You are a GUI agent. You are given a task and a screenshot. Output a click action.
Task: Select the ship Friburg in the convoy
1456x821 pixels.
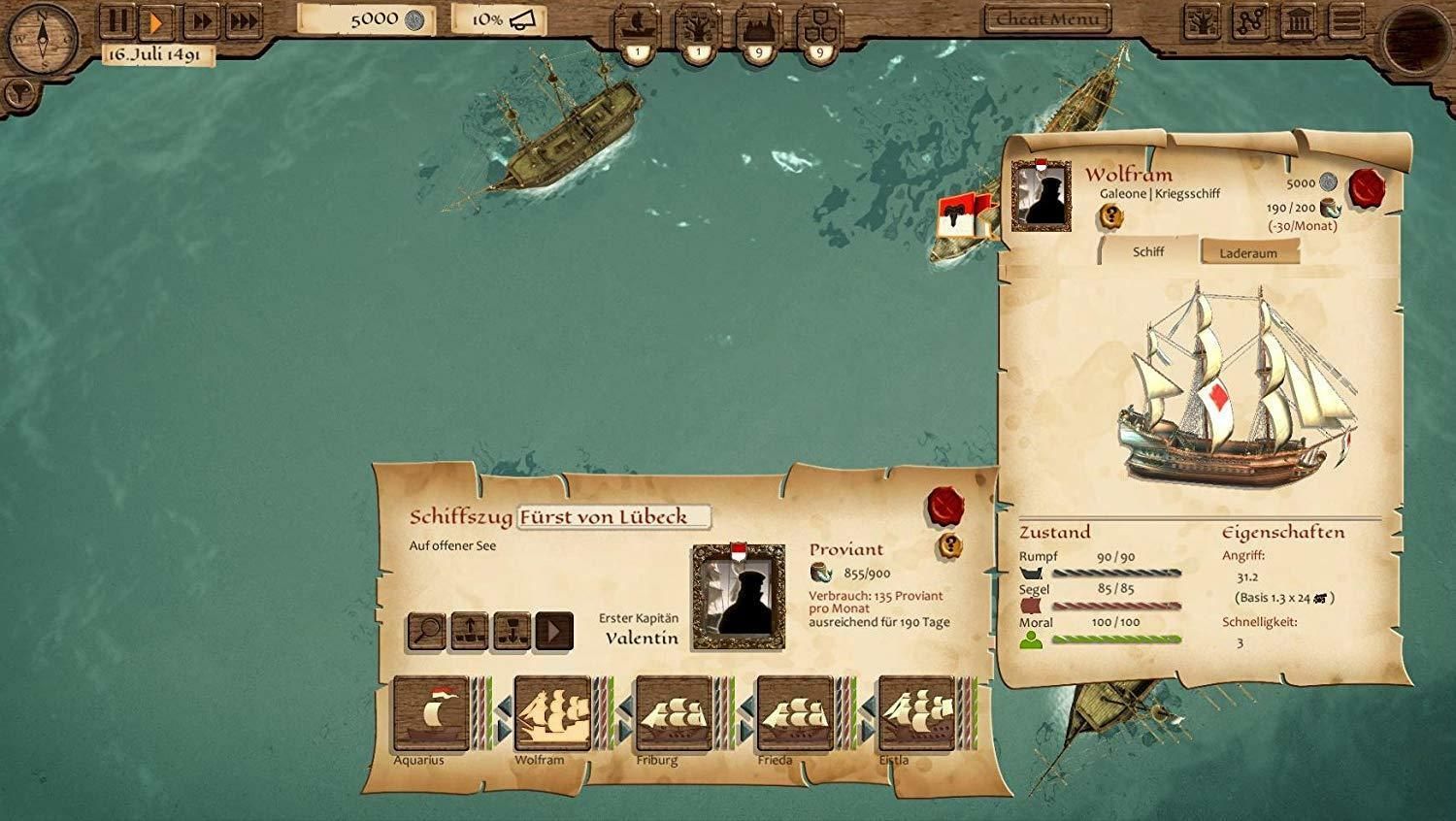(x=674, y=713)
